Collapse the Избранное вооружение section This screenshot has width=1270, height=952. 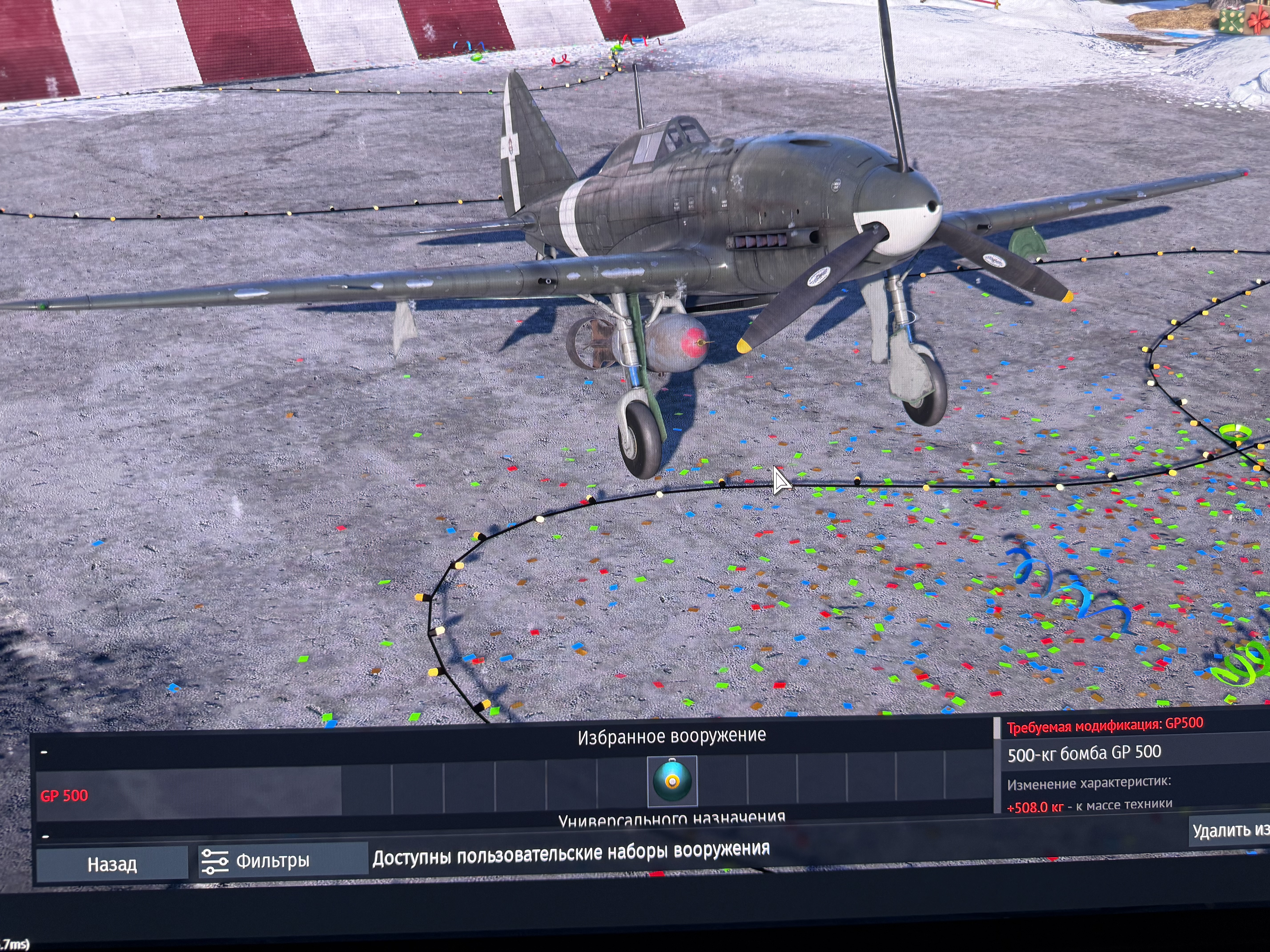44,752
